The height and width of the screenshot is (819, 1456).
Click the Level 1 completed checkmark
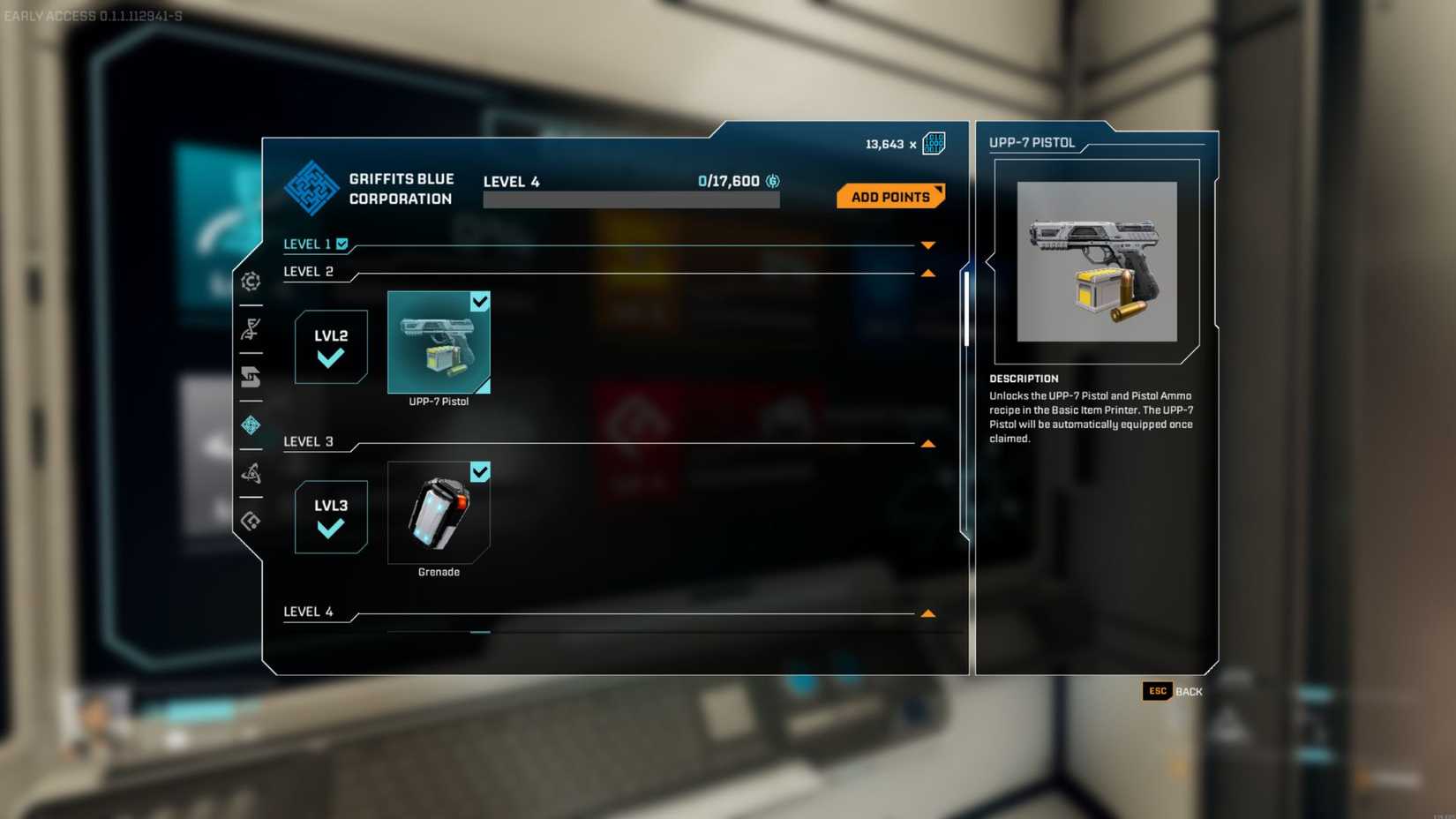pos(343,244)
